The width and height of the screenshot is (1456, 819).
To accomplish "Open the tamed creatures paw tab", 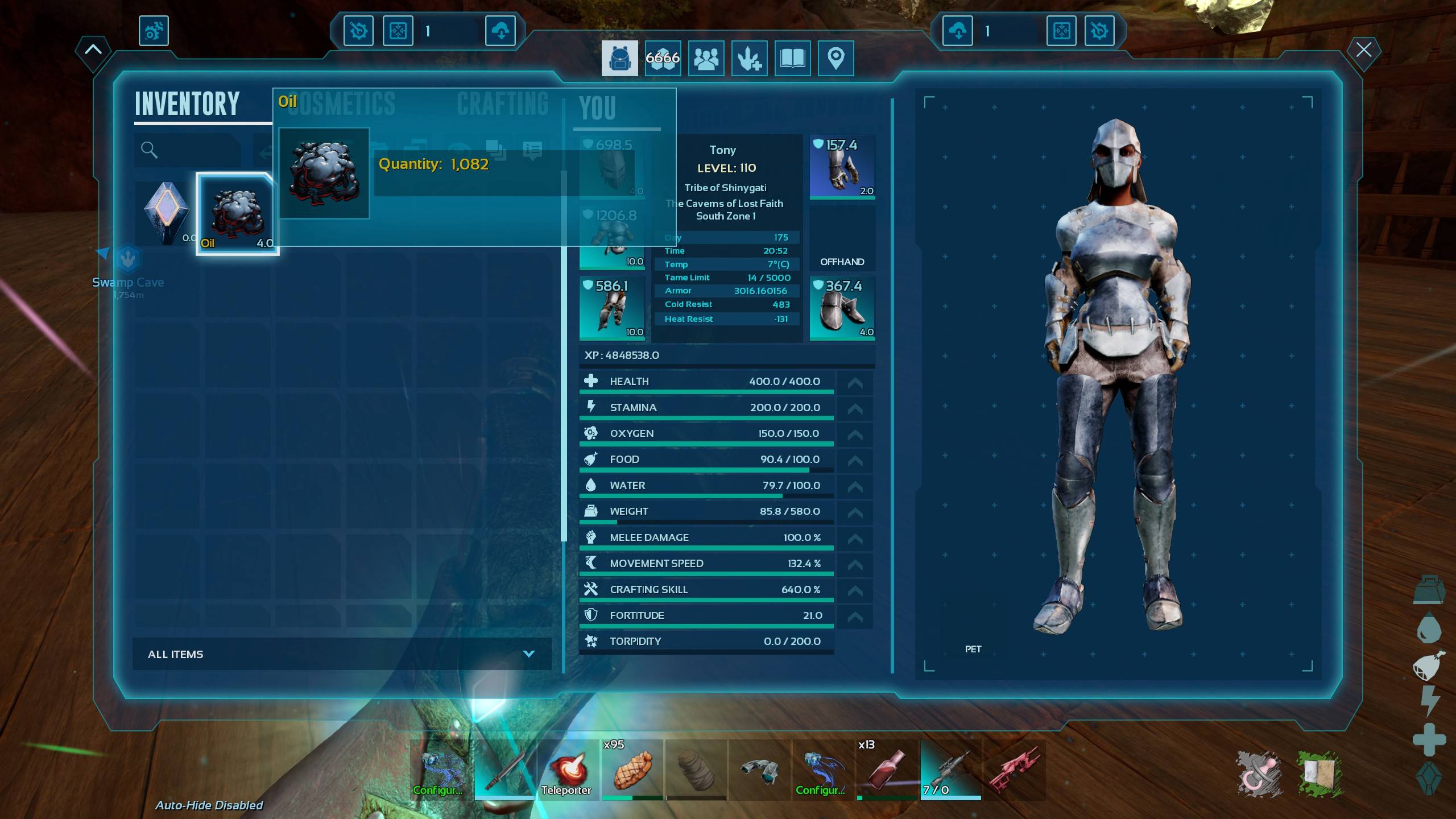I will (749, 58).
